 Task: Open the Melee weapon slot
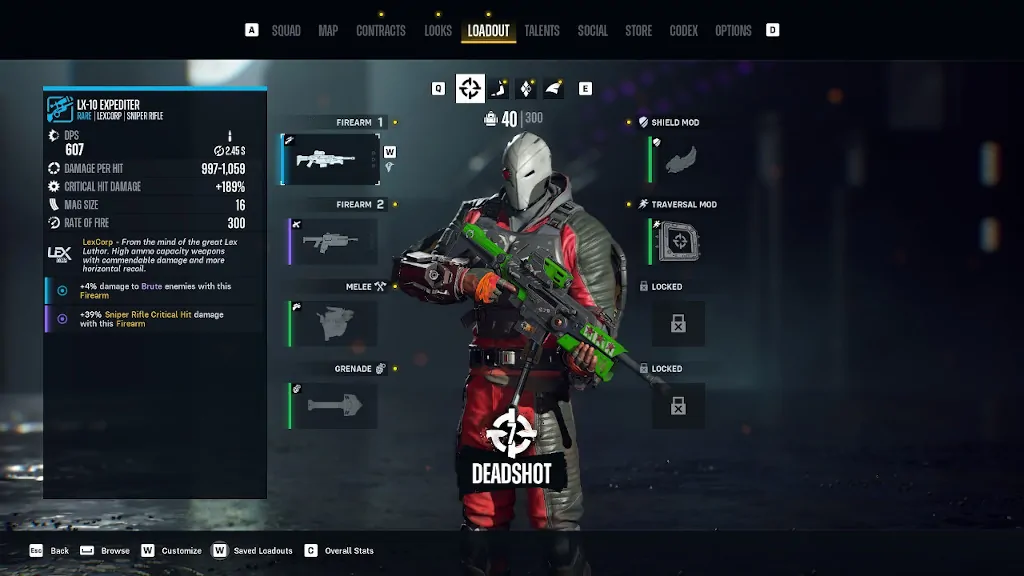[x=333, y=323]
